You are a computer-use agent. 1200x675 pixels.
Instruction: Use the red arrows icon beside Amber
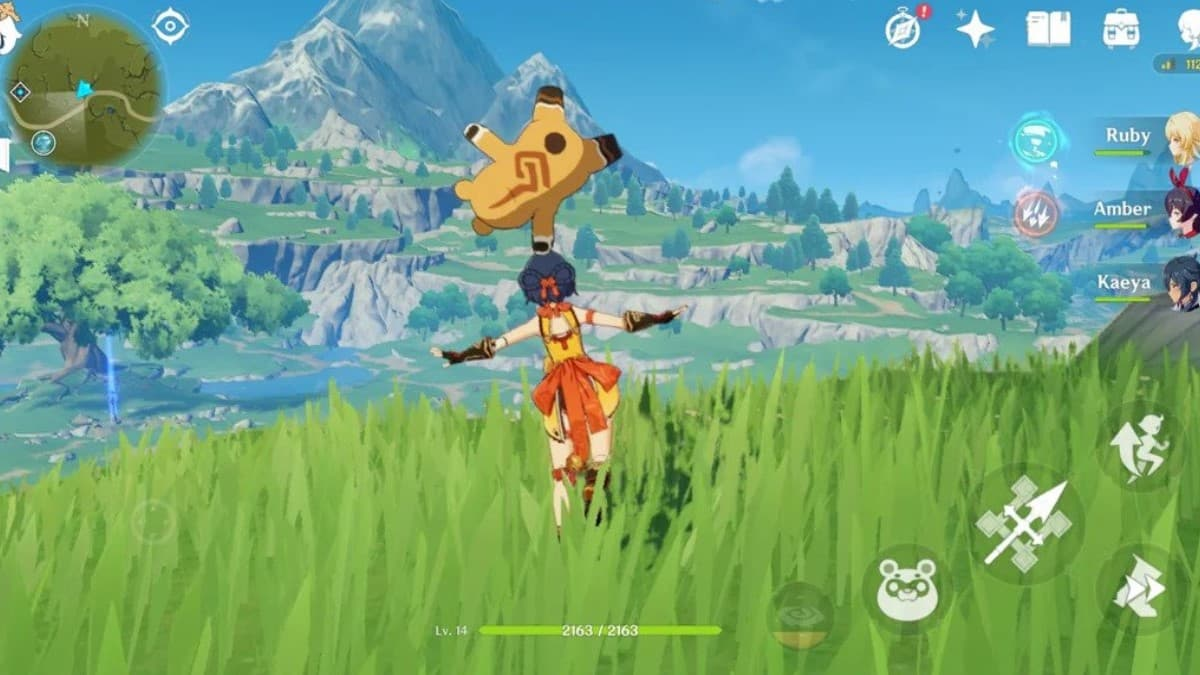(1035, 212)
